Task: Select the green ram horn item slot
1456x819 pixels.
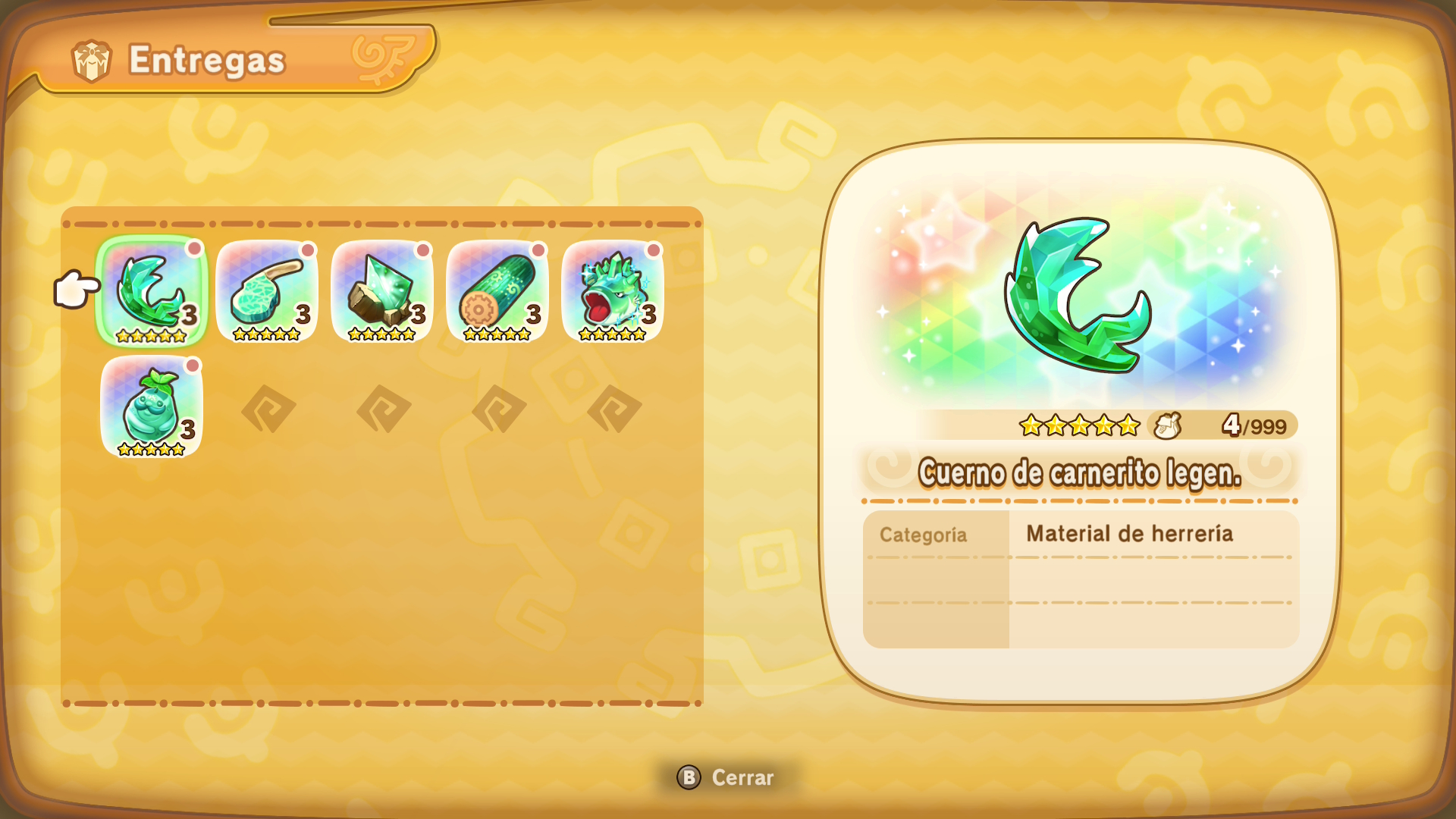Action: tap(152, 292)
